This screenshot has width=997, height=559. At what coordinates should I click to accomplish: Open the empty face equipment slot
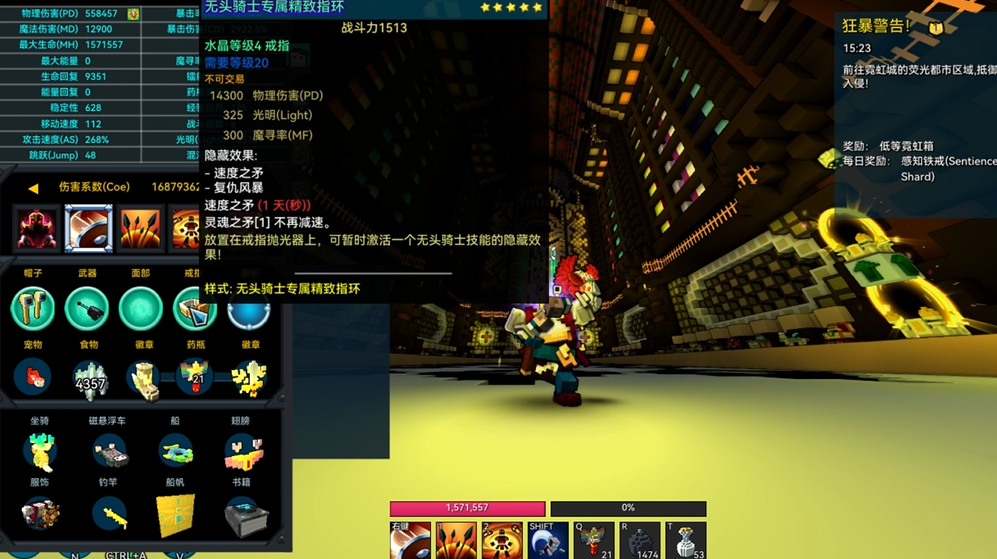pyautogui.click(x=140, y=308)
